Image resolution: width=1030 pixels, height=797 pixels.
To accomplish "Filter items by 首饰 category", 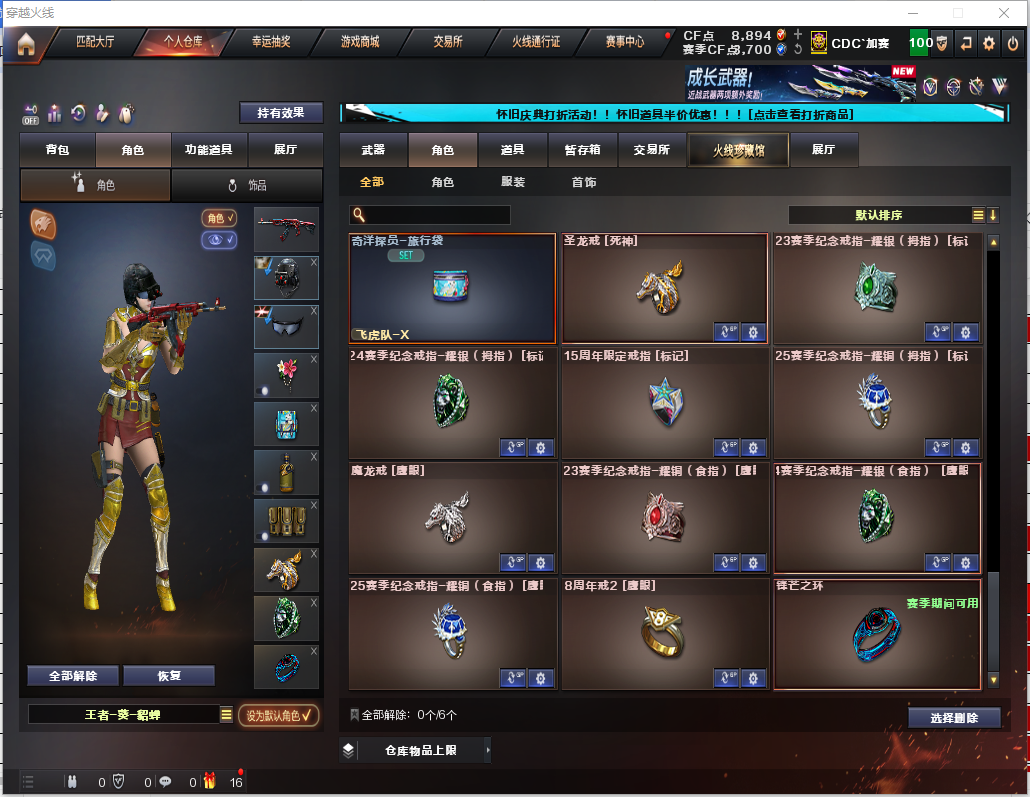I will 584,183.
